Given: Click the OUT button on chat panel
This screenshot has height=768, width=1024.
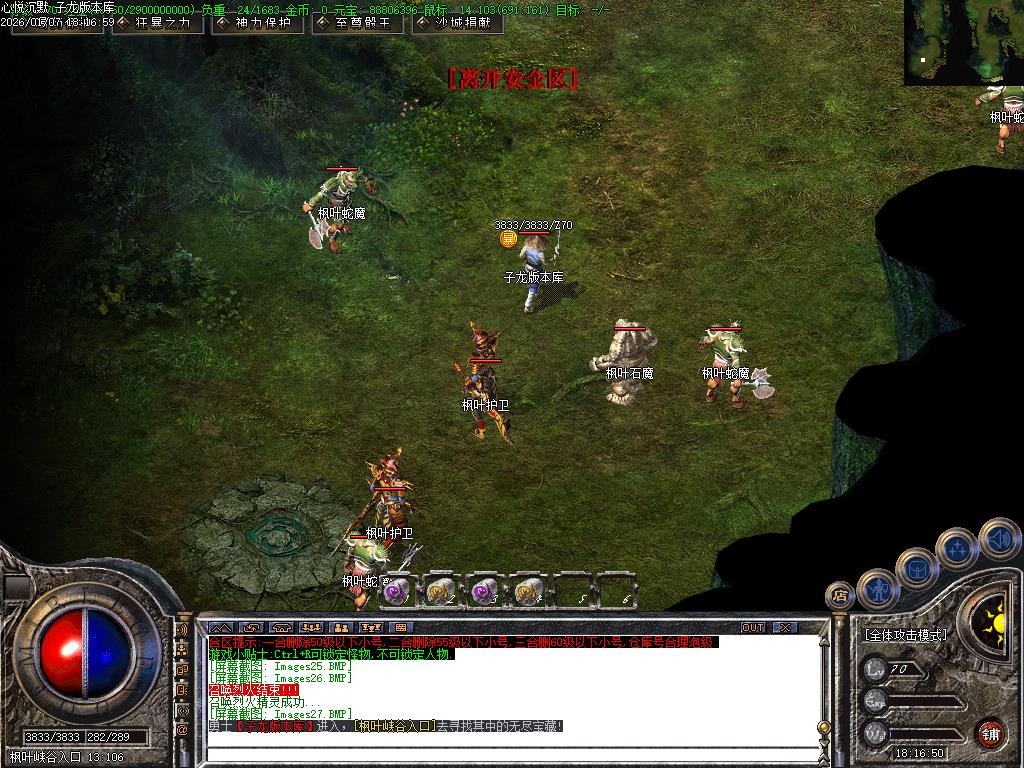Looking at the screenshot, I should coord(753,628).
